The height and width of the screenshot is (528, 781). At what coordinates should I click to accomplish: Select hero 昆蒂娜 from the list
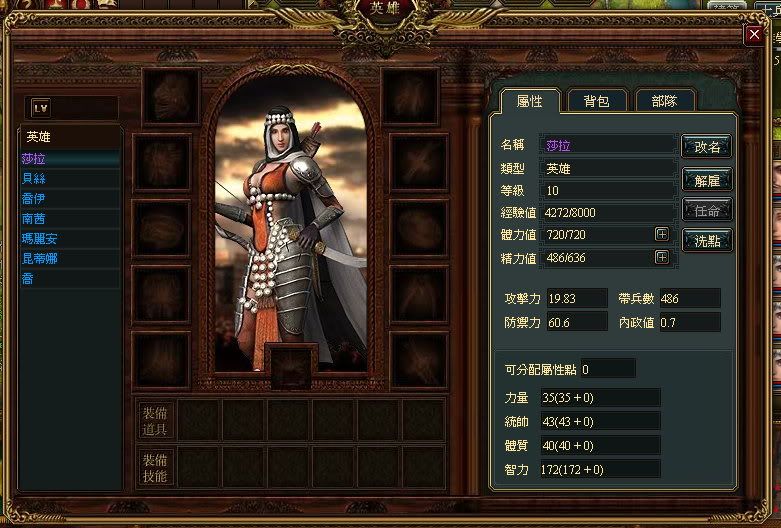pos(40,258)
